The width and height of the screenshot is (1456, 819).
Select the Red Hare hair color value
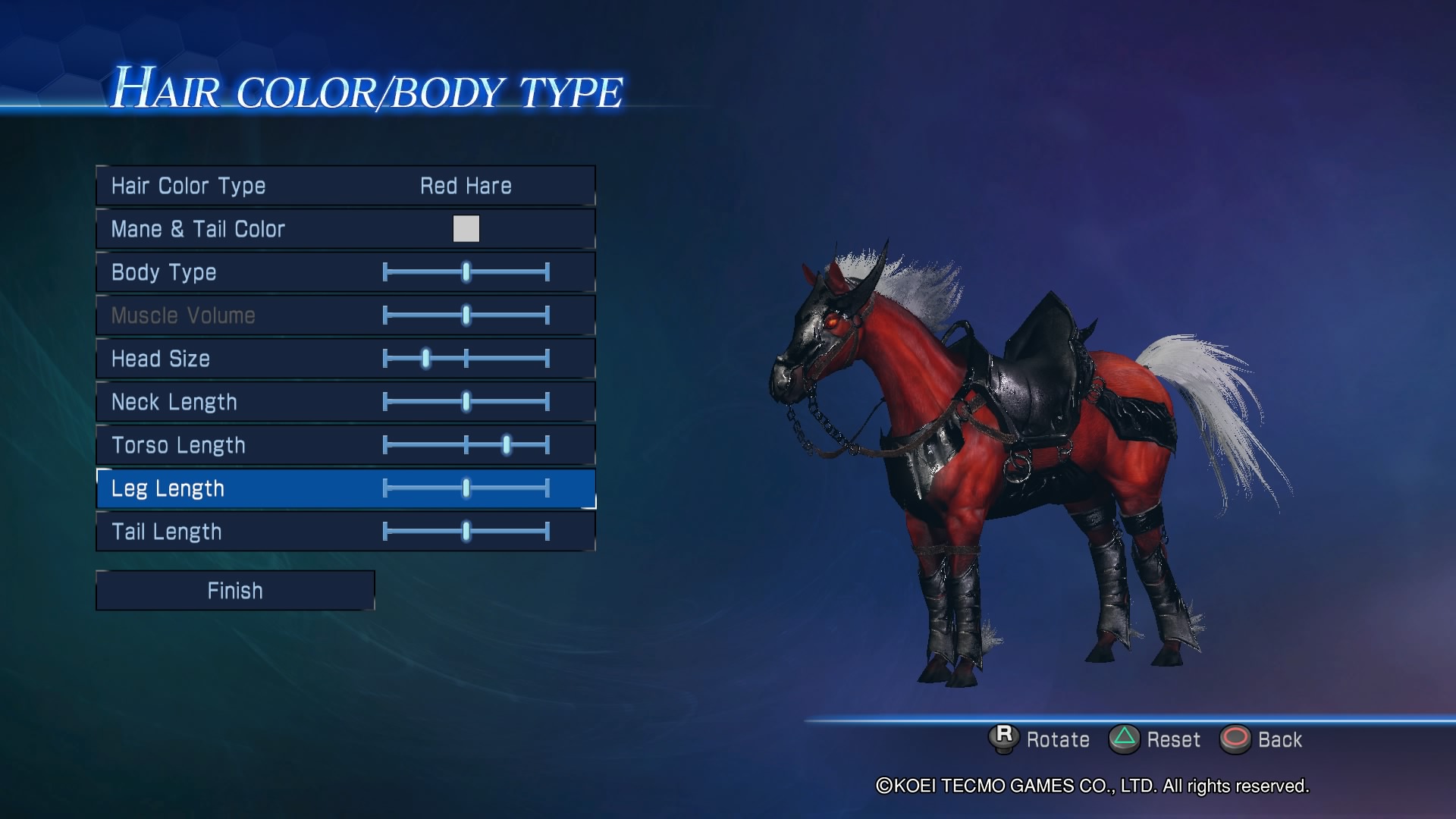[x=466, y=186]
